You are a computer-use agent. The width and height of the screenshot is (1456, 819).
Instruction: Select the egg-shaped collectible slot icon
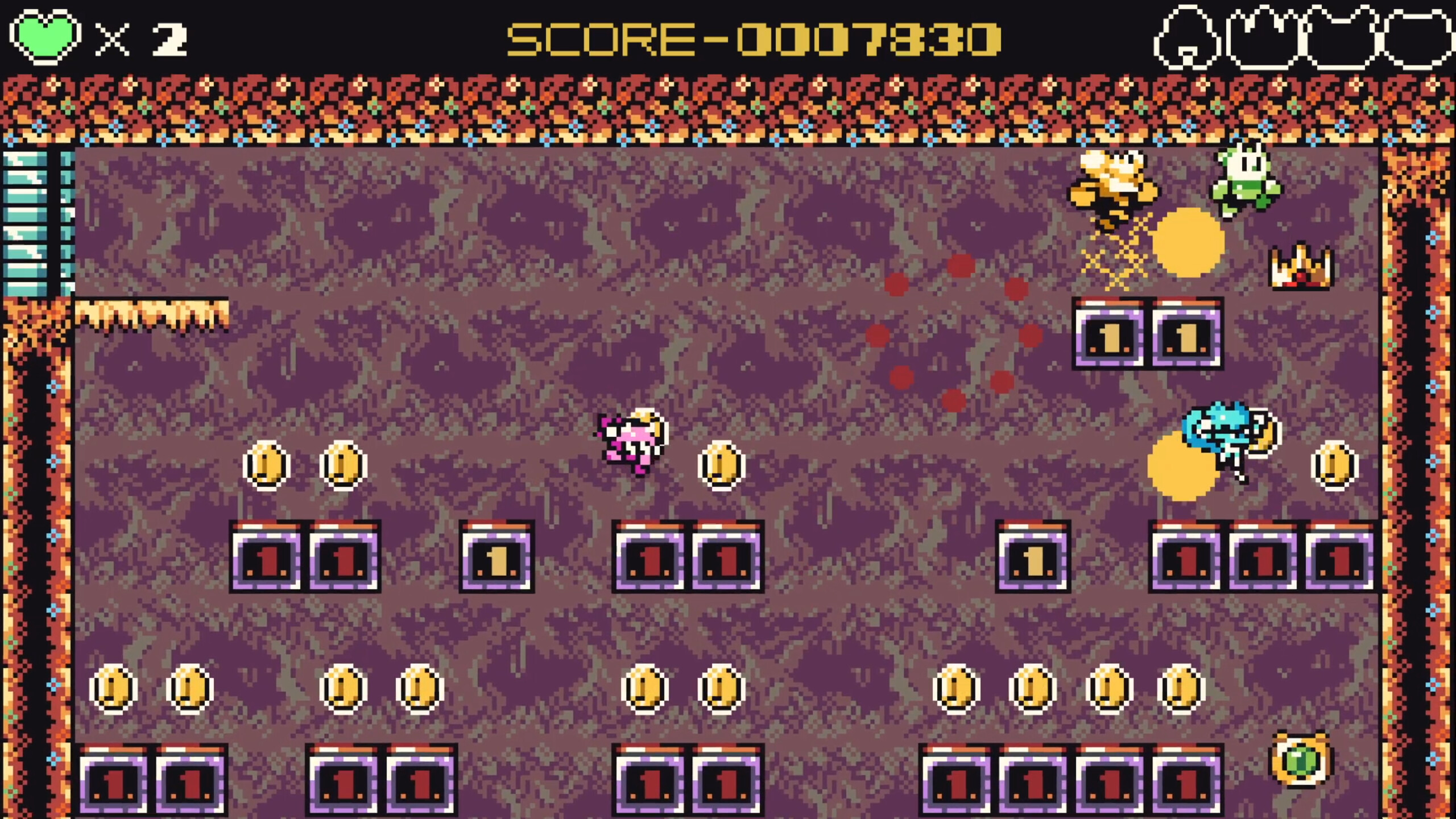coord(1189,37)
